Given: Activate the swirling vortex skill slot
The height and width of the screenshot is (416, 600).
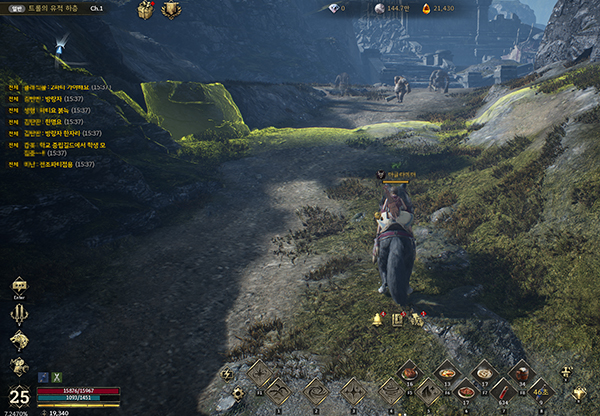Looking at the screenshot, I should coord(316,390).
